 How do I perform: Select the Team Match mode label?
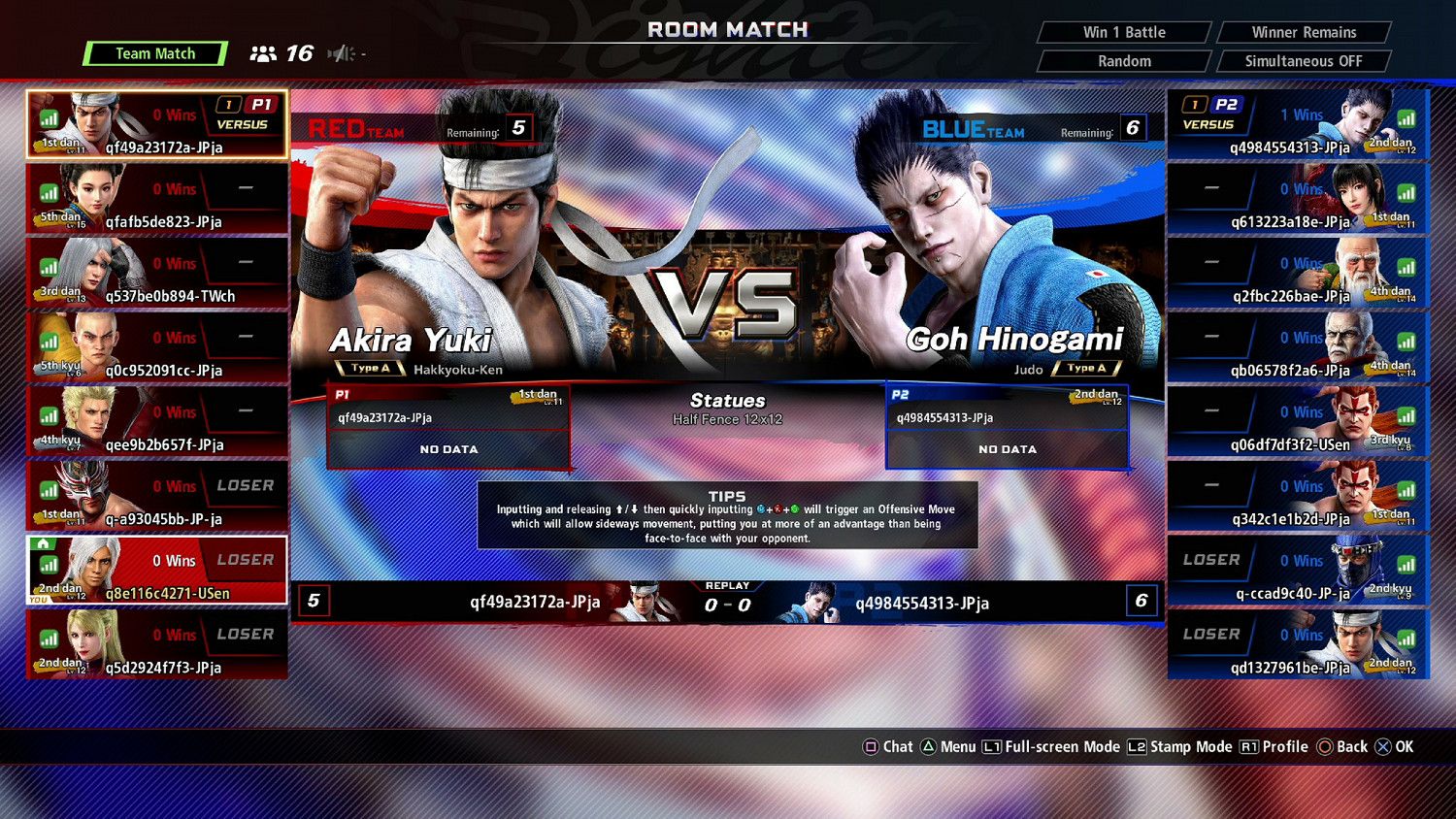[x=155, y=53]
